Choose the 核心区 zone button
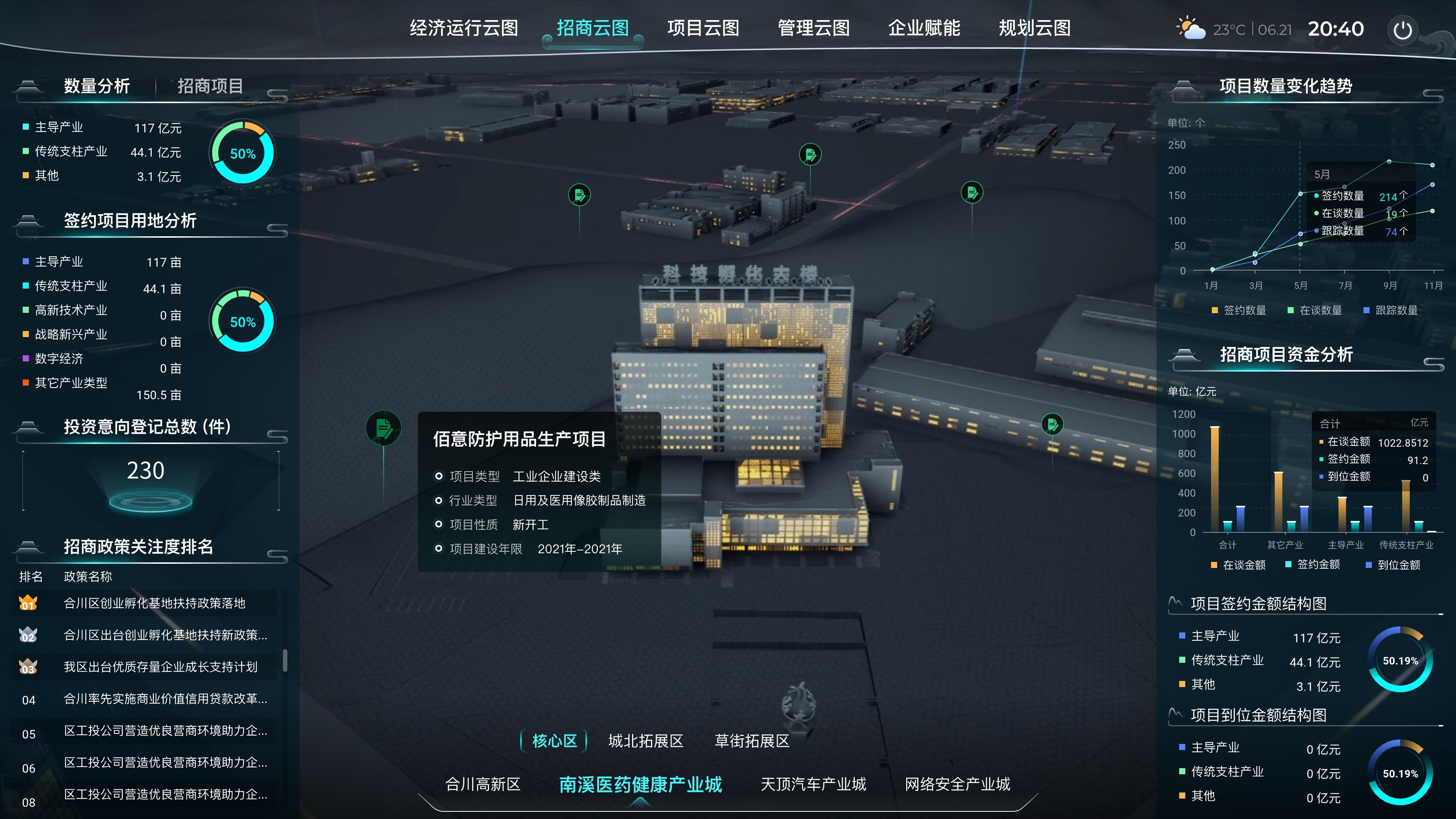Image resolution: width=1456 pixels, height=819 pixels. click(x=554, y=741)
